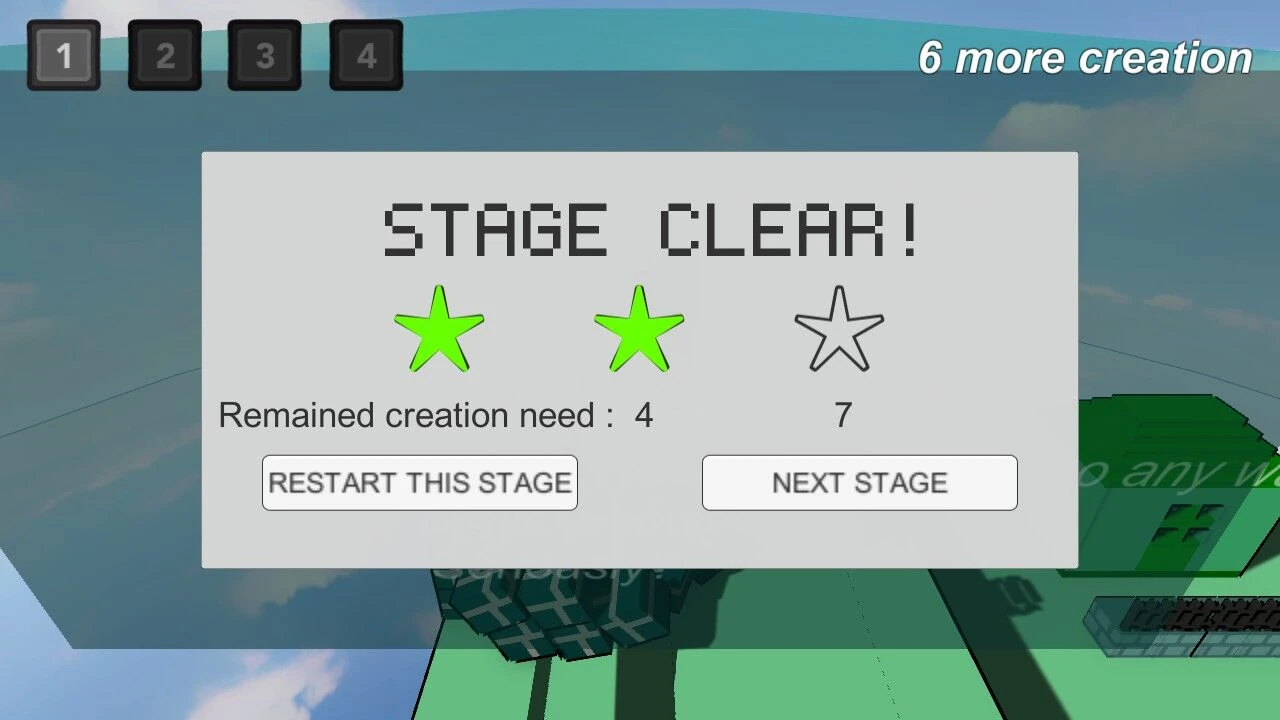Switch to hotbar slot number 3

(x=265, y=56)
